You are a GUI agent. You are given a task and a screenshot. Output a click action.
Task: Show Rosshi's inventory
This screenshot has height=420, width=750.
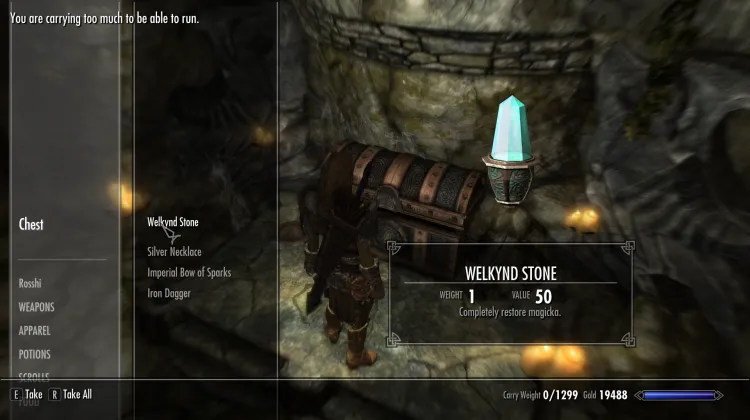pos(30,284)
